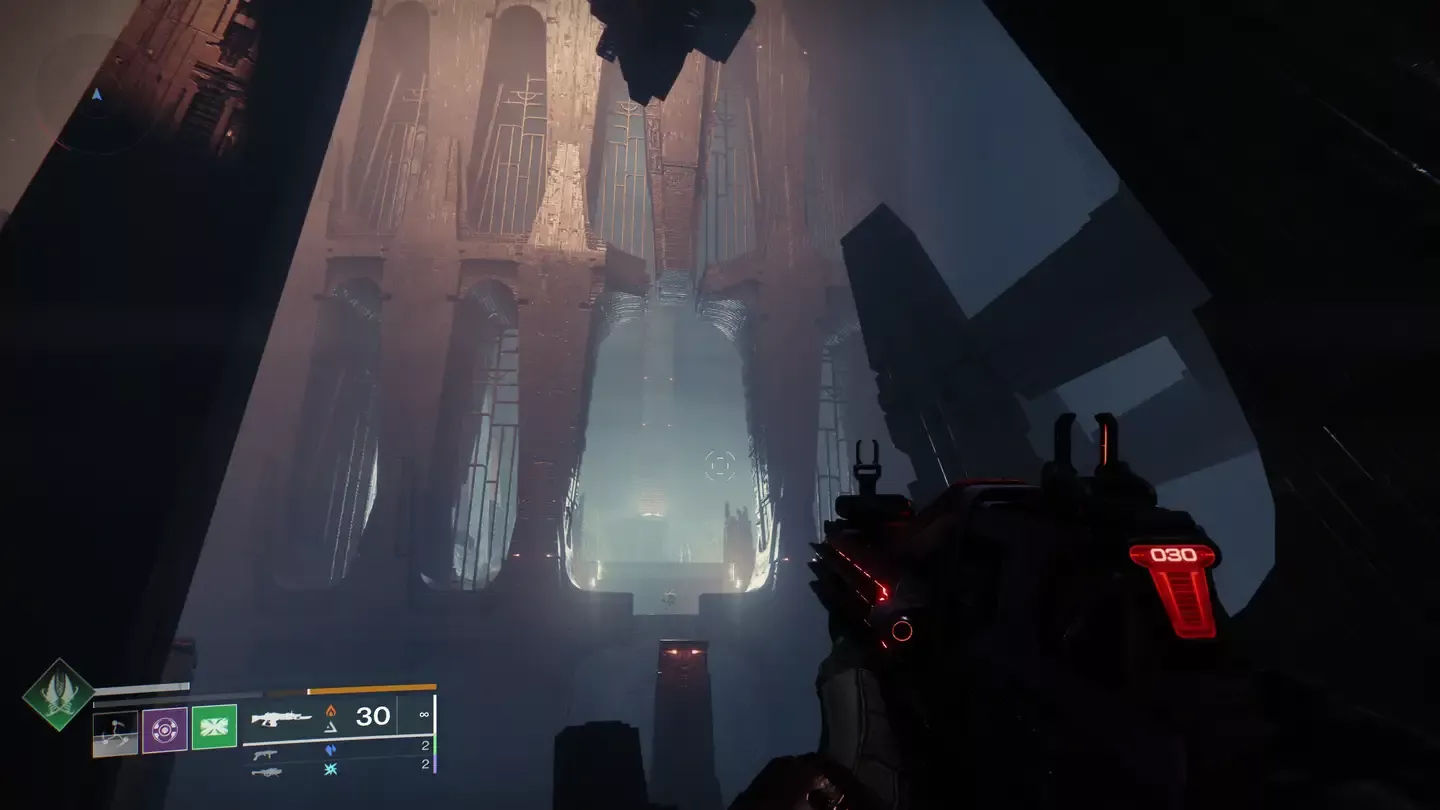Screen dimensions: 1440x810
Task: Click the vertical ammo gauge on the HUD's right edge
Action: (x=435, y=732)
